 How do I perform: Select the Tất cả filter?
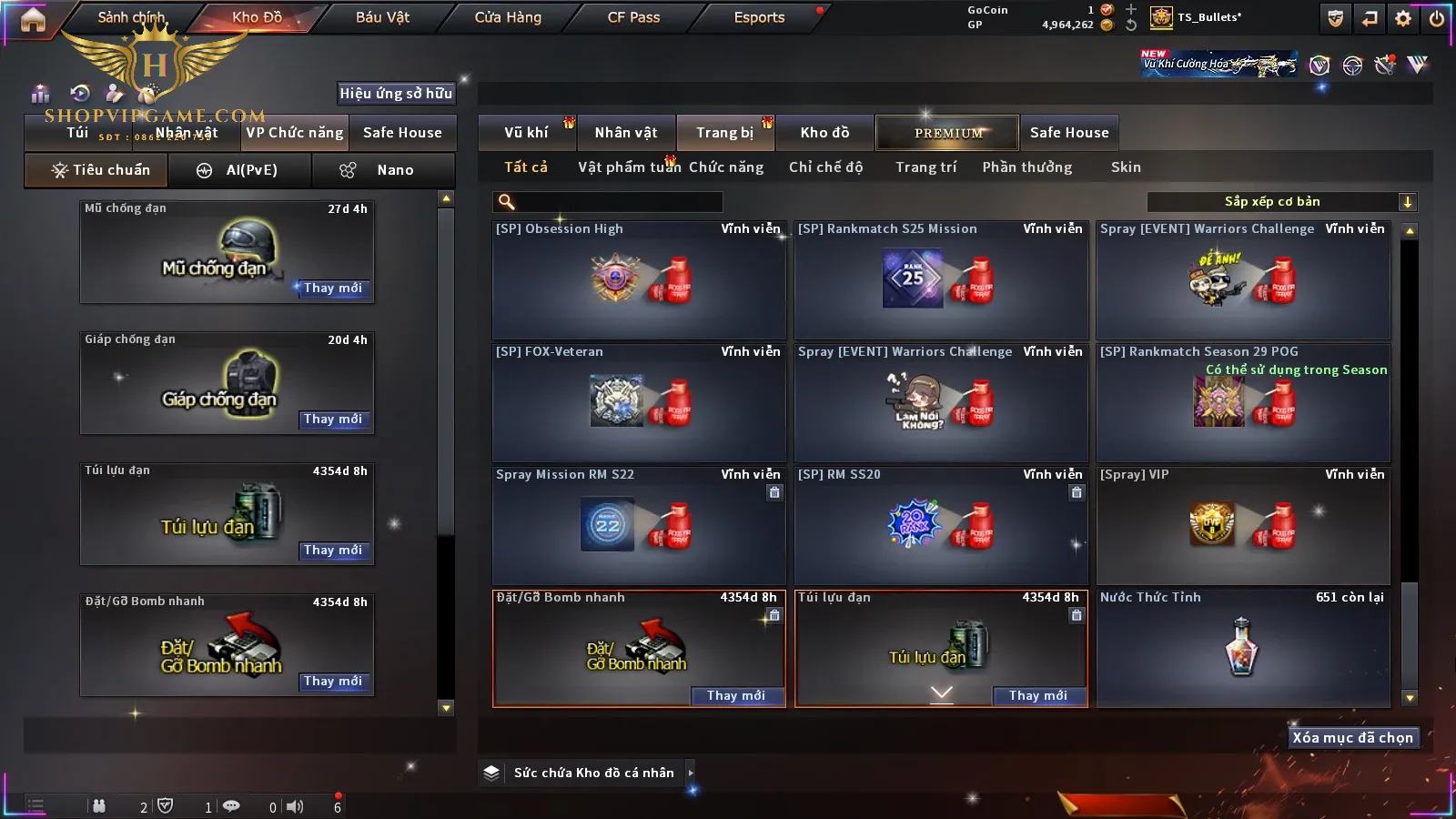coord(526,167)
